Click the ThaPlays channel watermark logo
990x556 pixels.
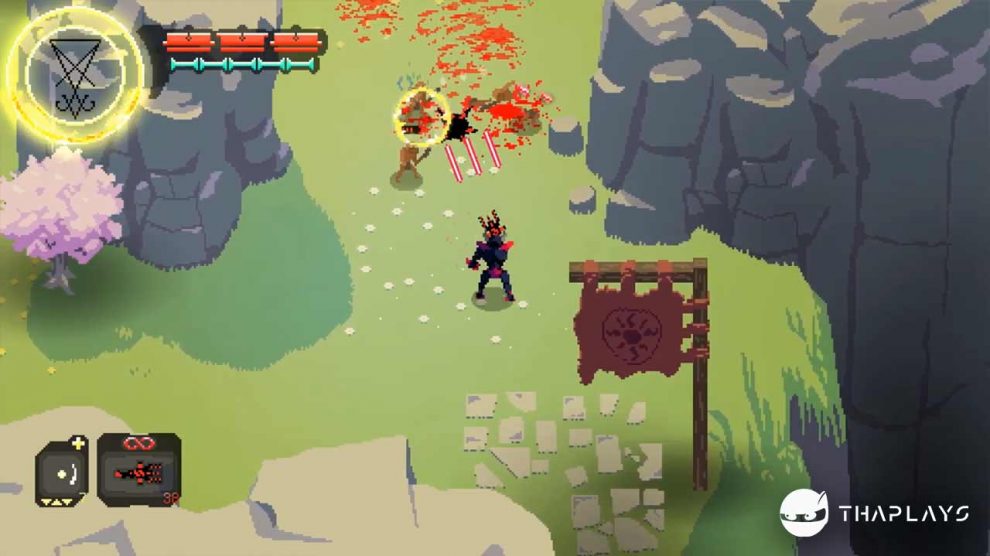tap(804, 514)
